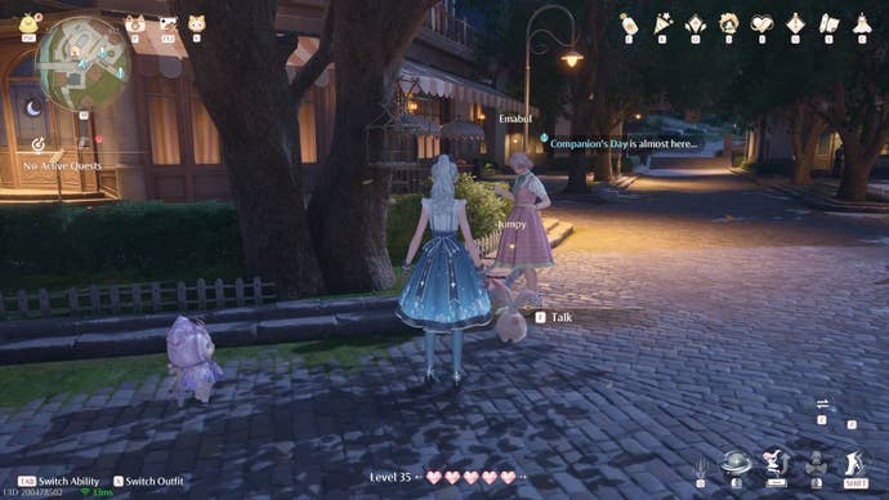889x500 pixels.
Task: Open the cat-face camera icon menu
Action: (134, 23)
